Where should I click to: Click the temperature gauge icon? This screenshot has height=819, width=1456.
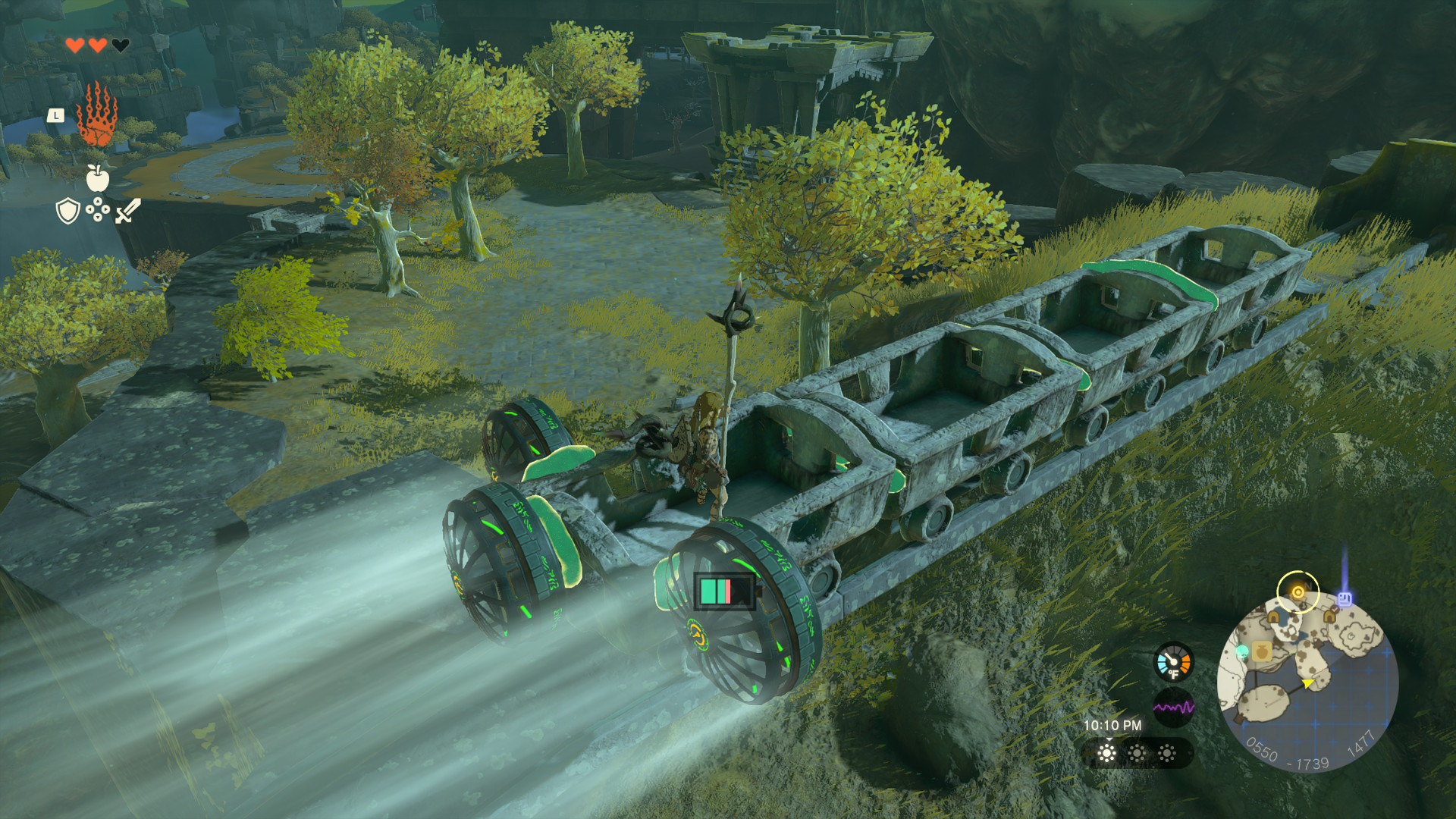point(1173,663)
